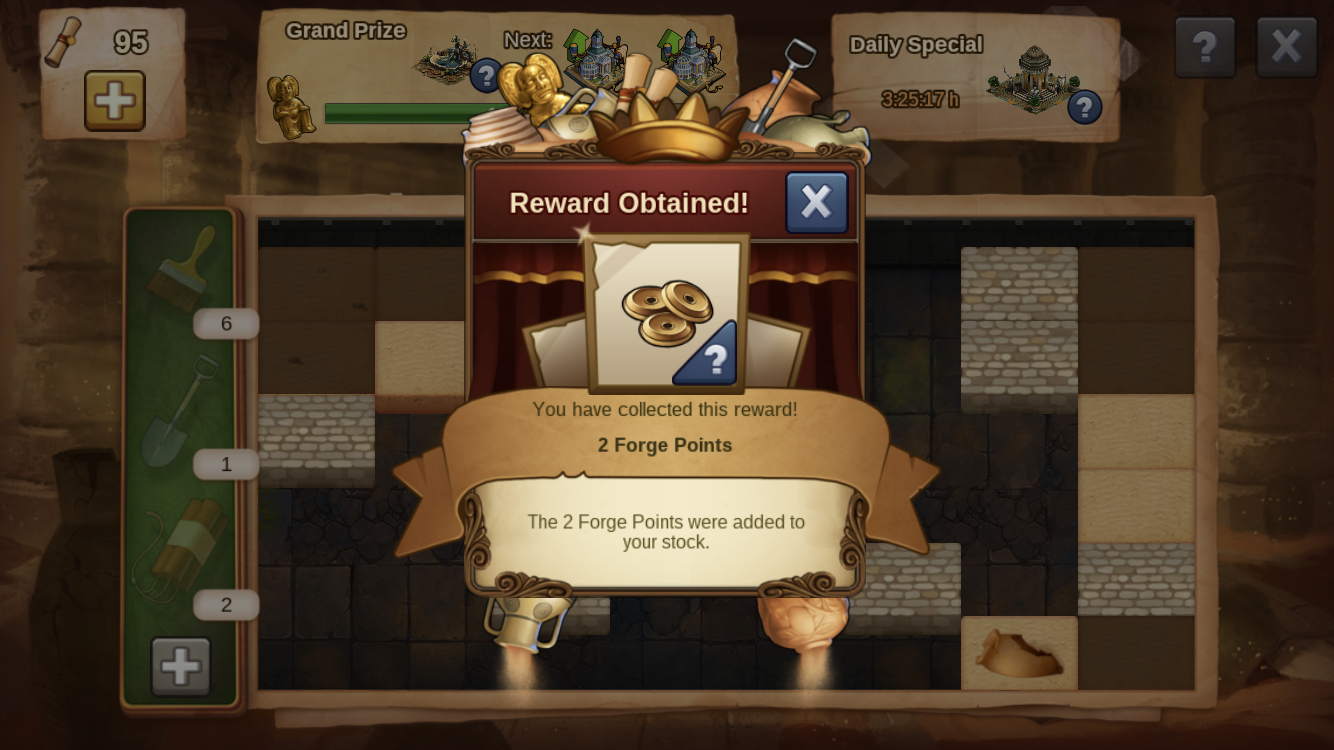Open the help question mark button
The image size is (1334, 750).
1204,47
